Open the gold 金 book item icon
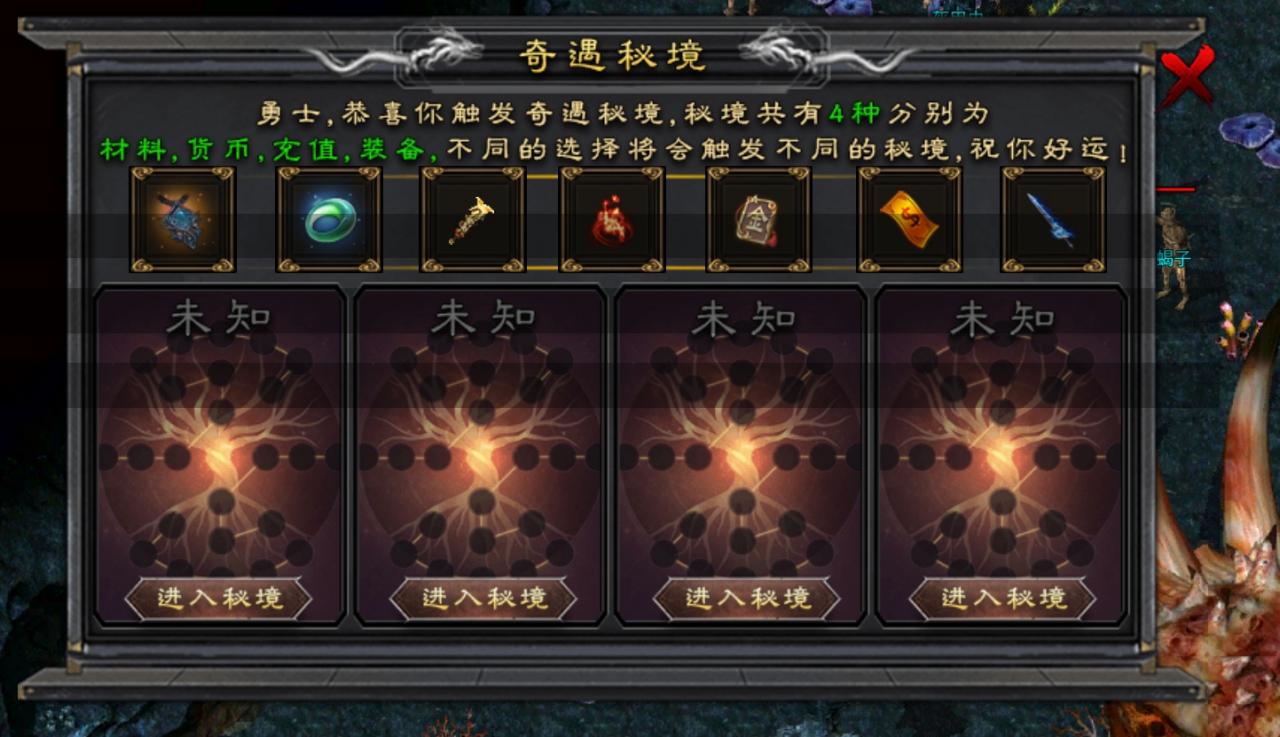This screenshot has width=1280, height=737. click(757, 218)
